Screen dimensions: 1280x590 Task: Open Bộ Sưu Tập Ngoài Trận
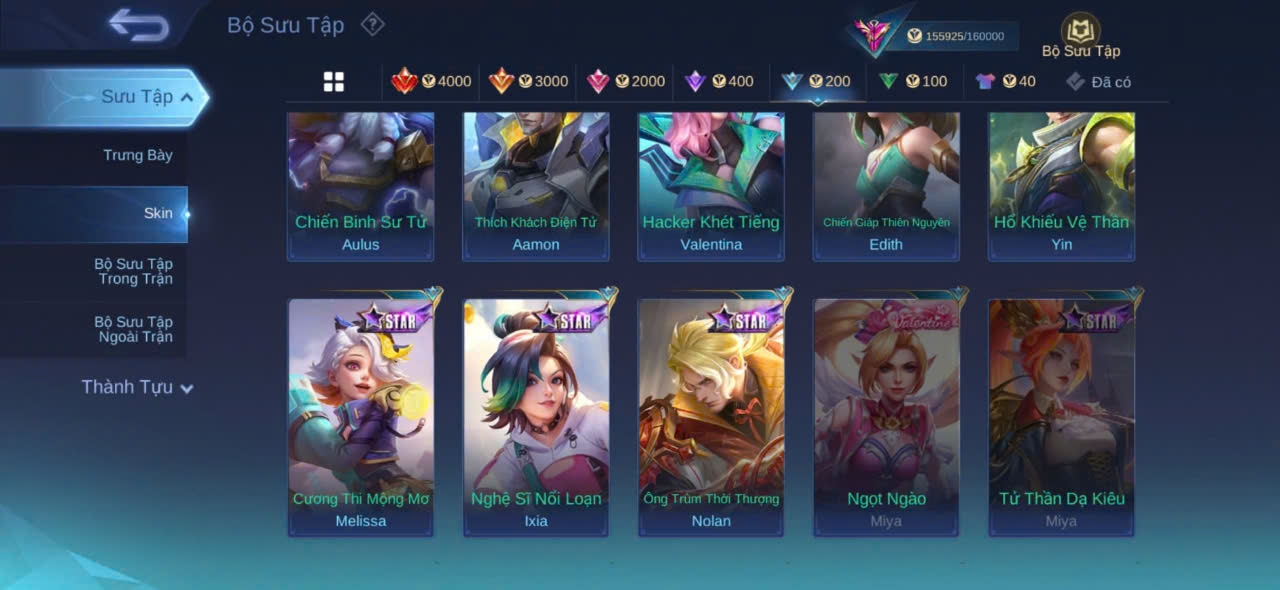pyautogui.click(x=133, y=329)
